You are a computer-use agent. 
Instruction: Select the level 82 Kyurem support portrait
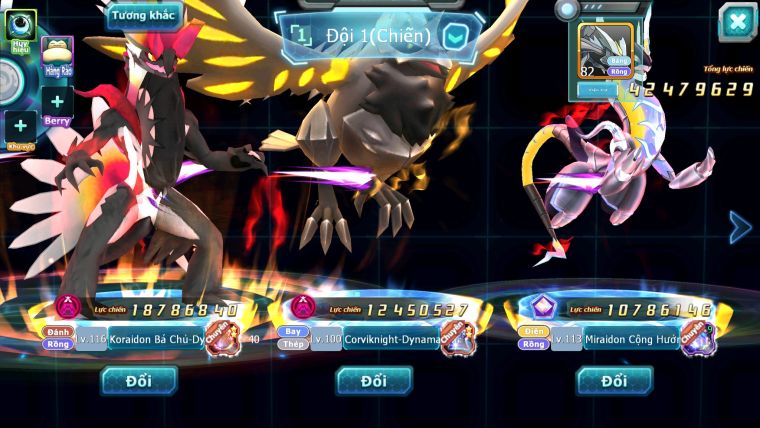point(606,50)
